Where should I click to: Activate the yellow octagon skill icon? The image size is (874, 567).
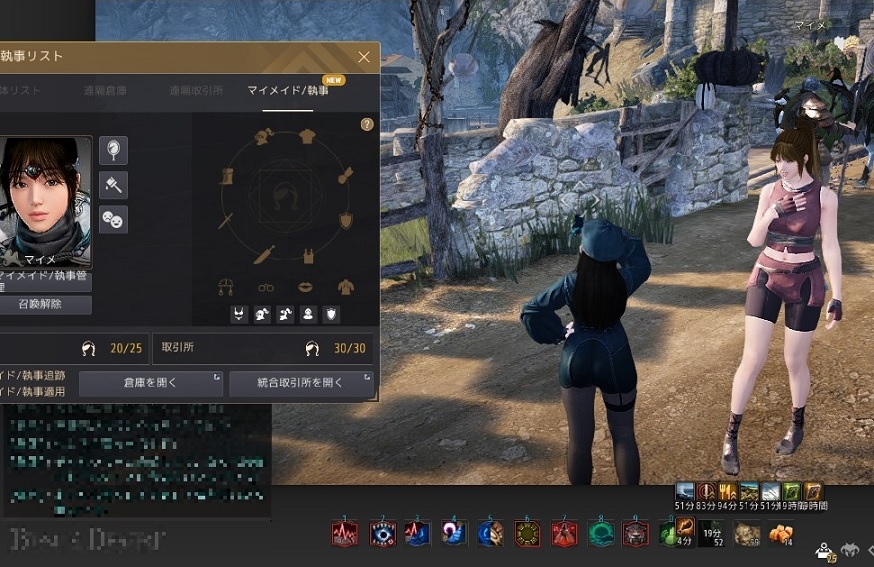pyautogui.click(x=527, y=534)
